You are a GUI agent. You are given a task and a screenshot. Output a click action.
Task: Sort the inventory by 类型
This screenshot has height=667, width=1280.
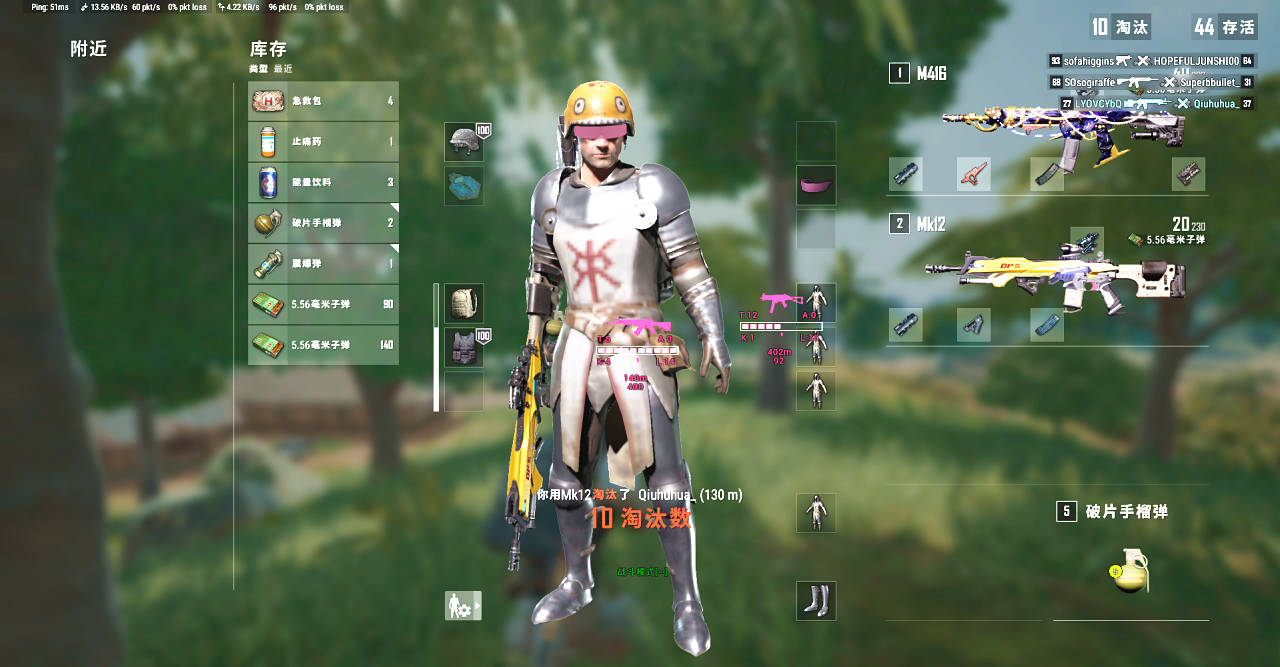[258, 69]
